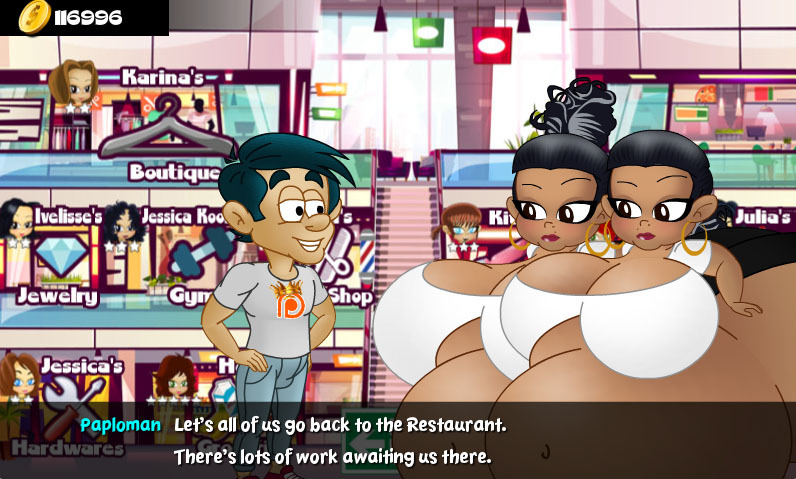The image size is (796, 479).
Task: Enter Jessica's Hardwares shop
Action: (62, 393)
